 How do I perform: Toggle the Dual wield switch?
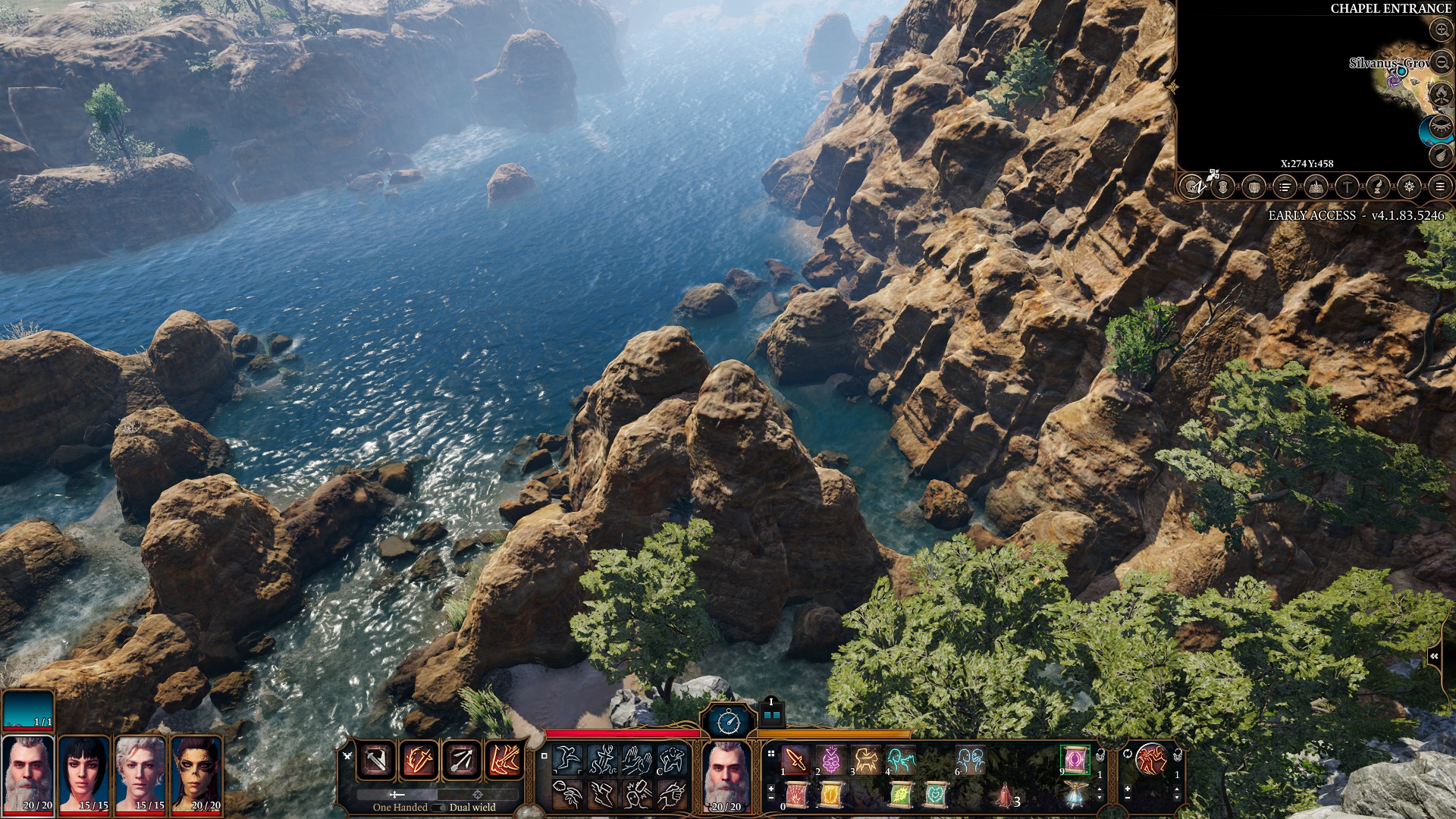[x=438, y=808]
